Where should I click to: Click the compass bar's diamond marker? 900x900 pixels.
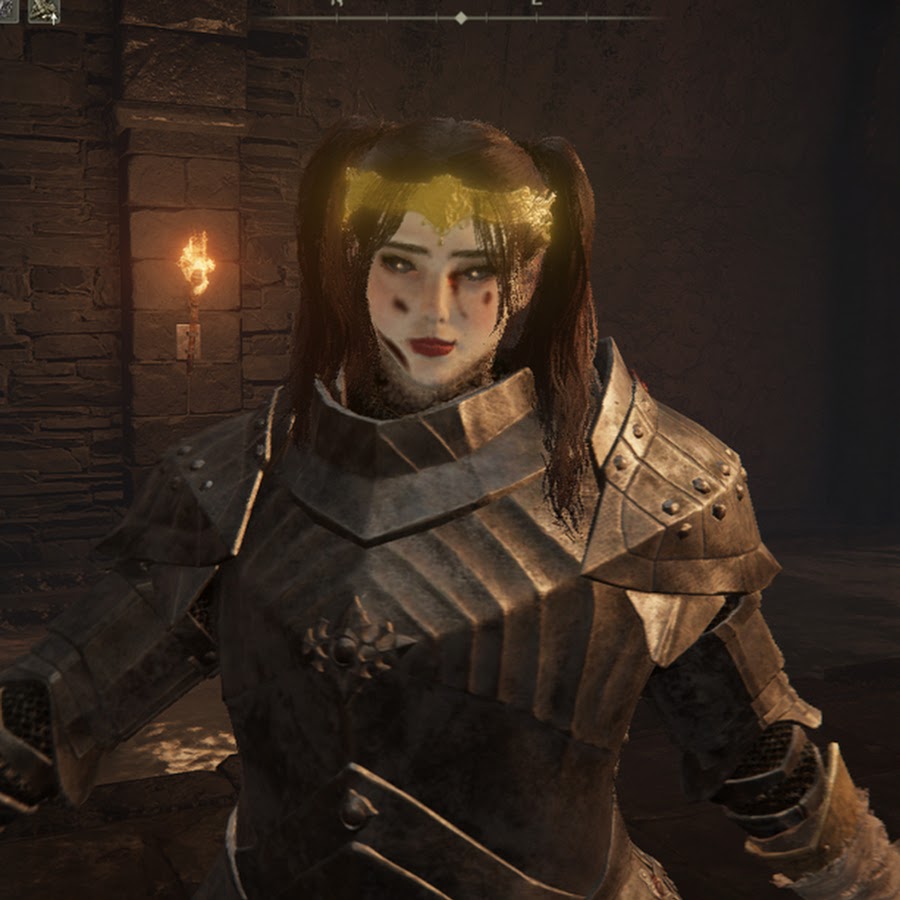tap(461, 18)
